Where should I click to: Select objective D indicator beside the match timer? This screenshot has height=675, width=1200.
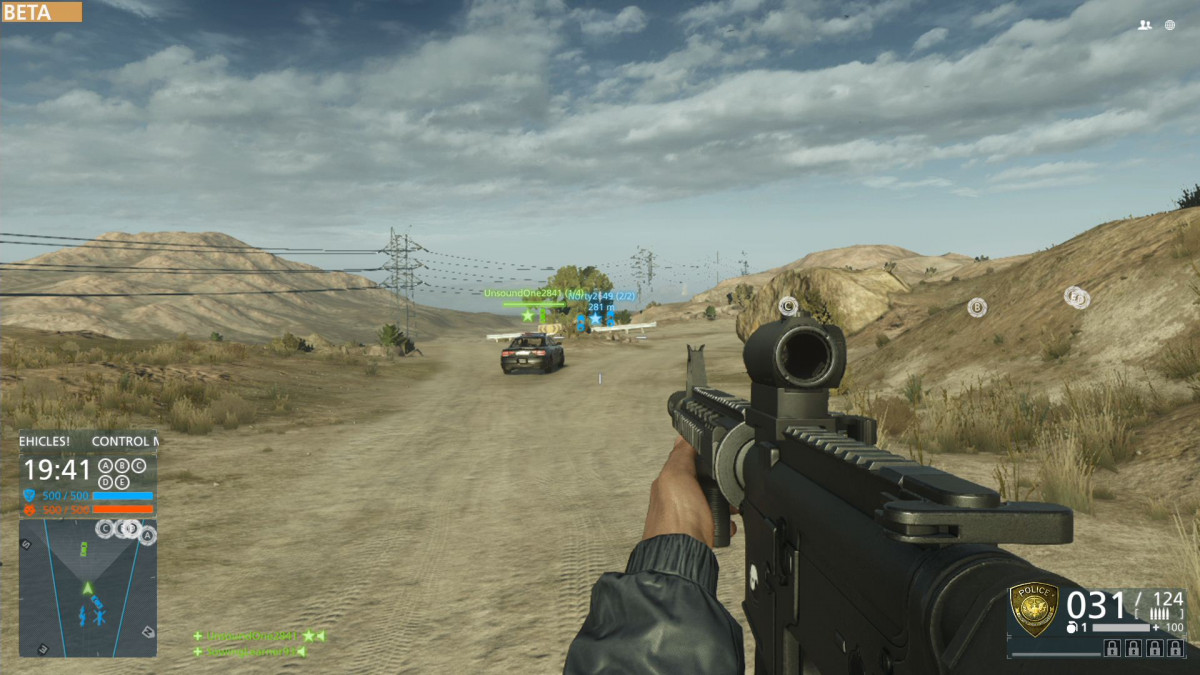(107, 482)
